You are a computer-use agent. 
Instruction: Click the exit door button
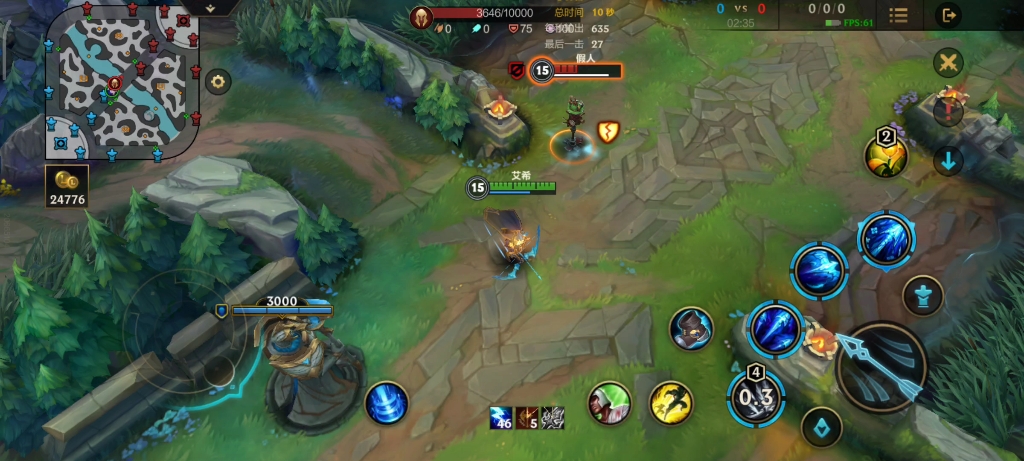pos(947,15)
